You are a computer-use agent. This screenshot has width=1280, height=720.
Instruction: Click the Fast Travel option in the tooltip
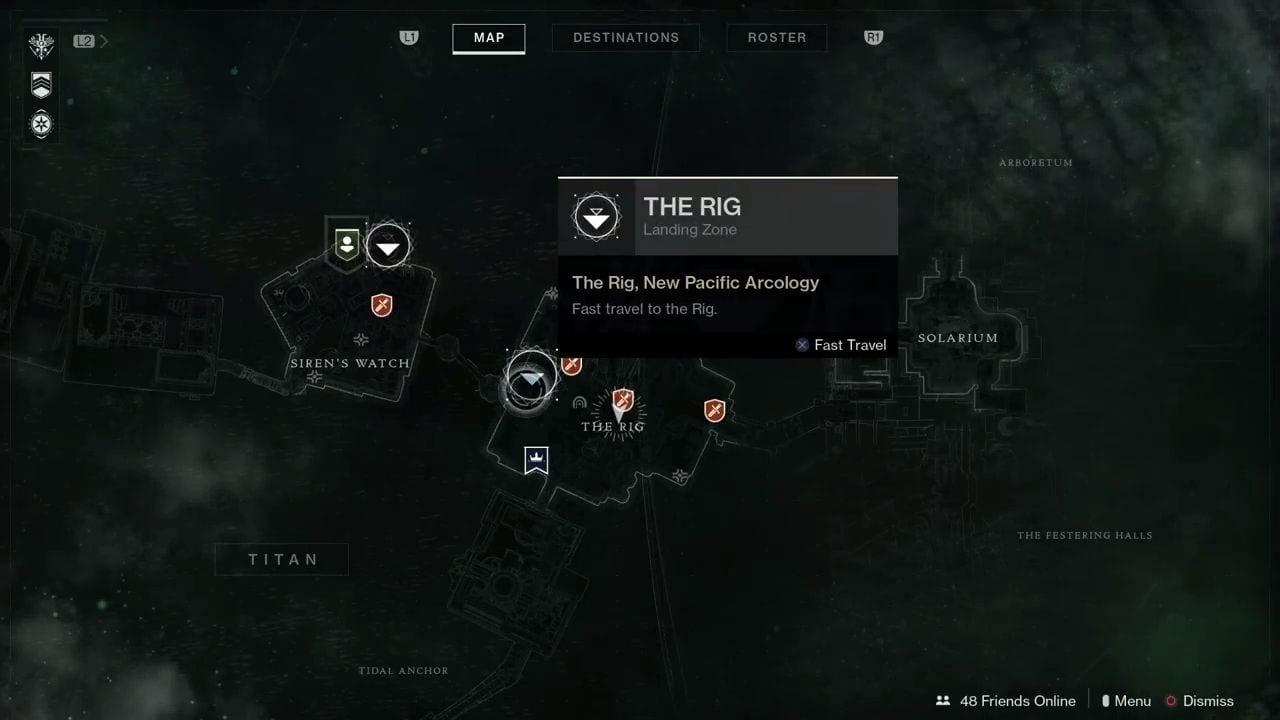click(840, 345)
